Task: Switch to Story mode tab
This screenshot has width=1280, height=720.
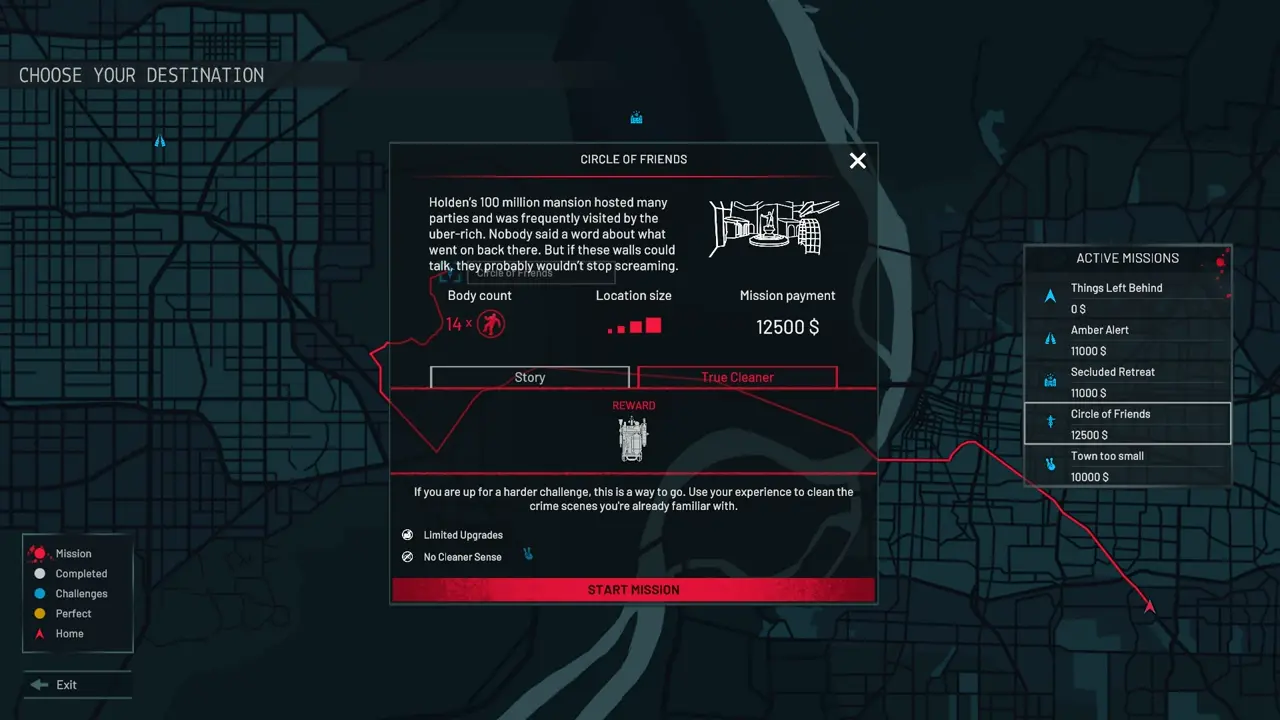Action: [530, 377]
